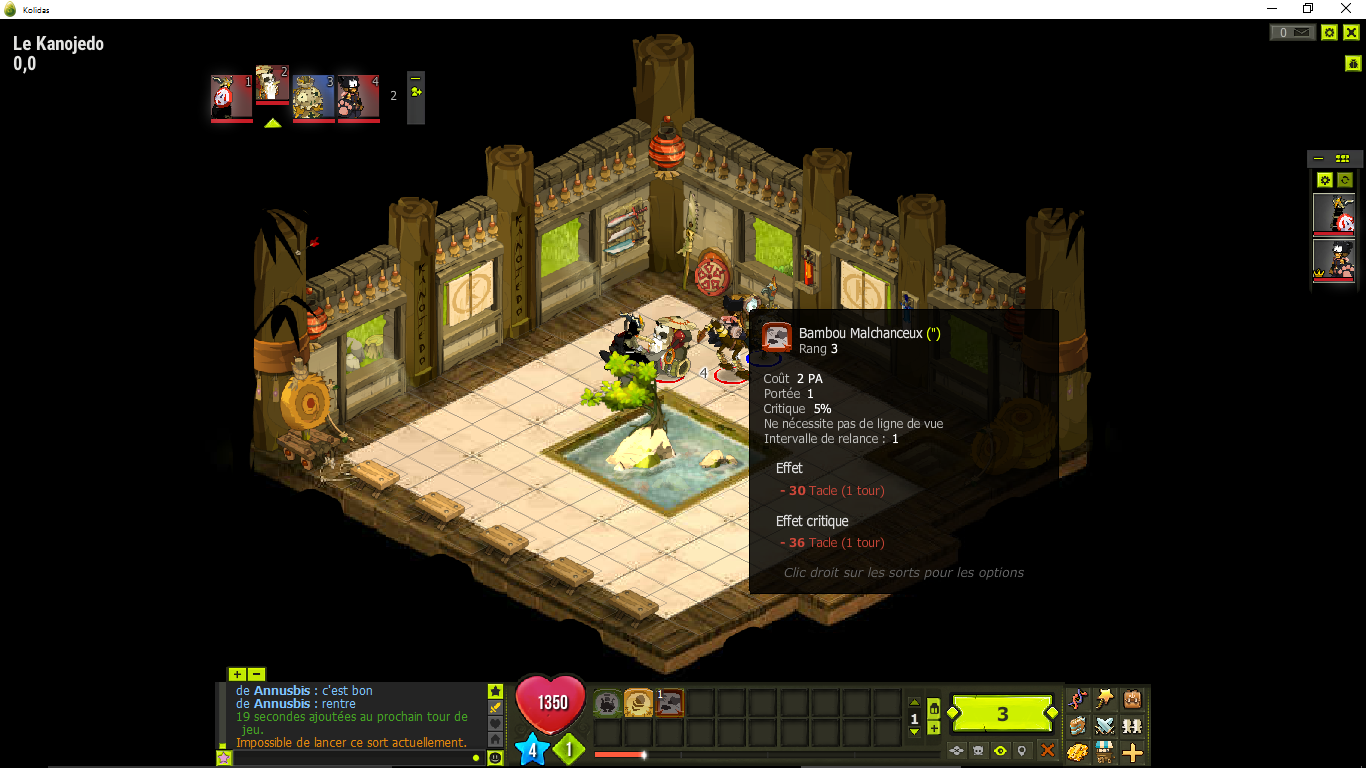Open the alignment crossed-swords icon

coord(1104,727)
